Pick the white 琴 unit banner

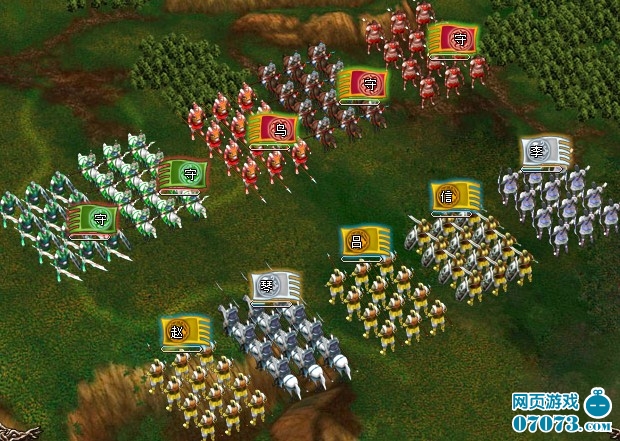click(x=275, y=284)
